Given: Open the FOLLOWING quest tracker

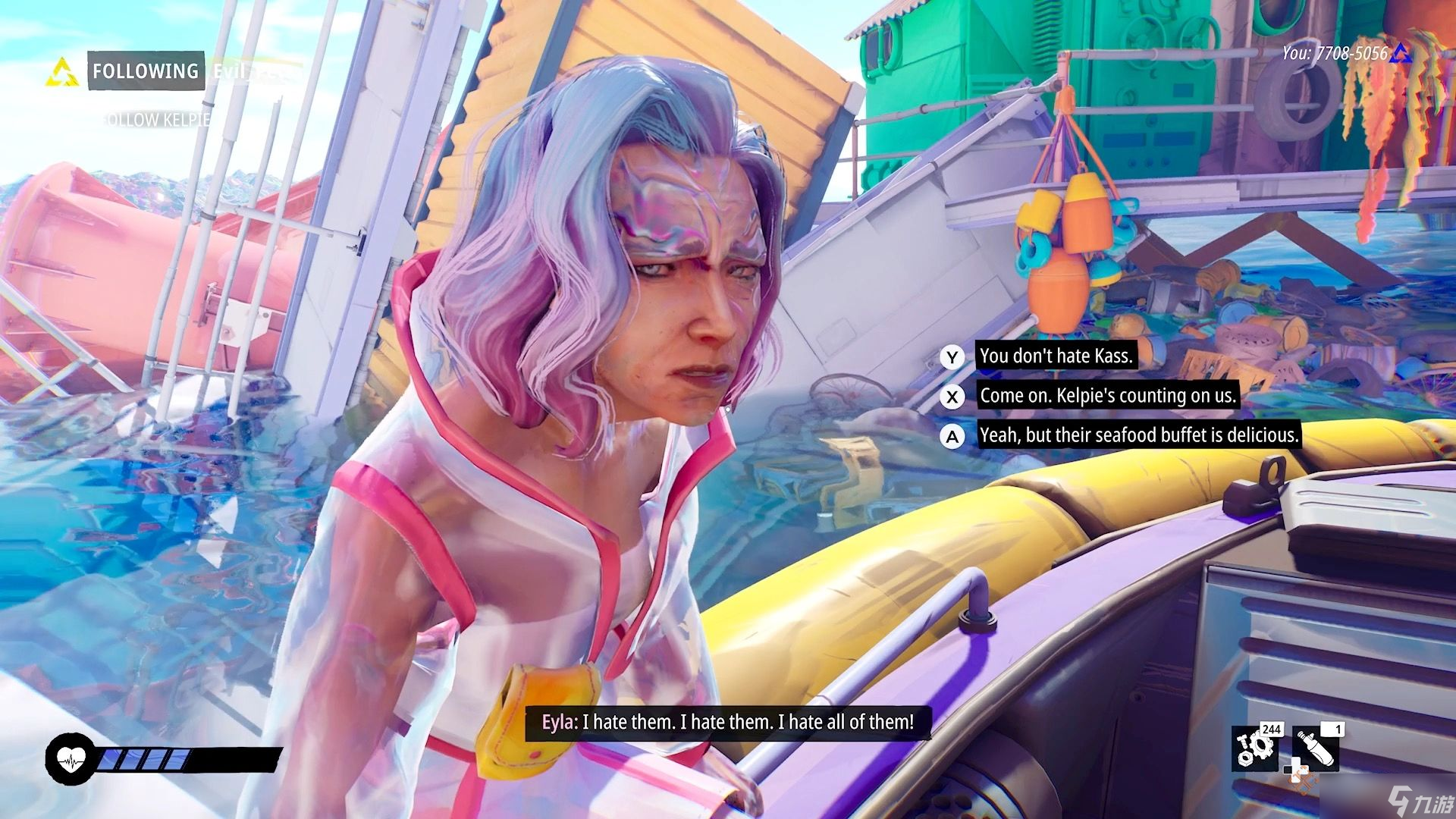Looking at the screenshot, I should pos(146,71).
